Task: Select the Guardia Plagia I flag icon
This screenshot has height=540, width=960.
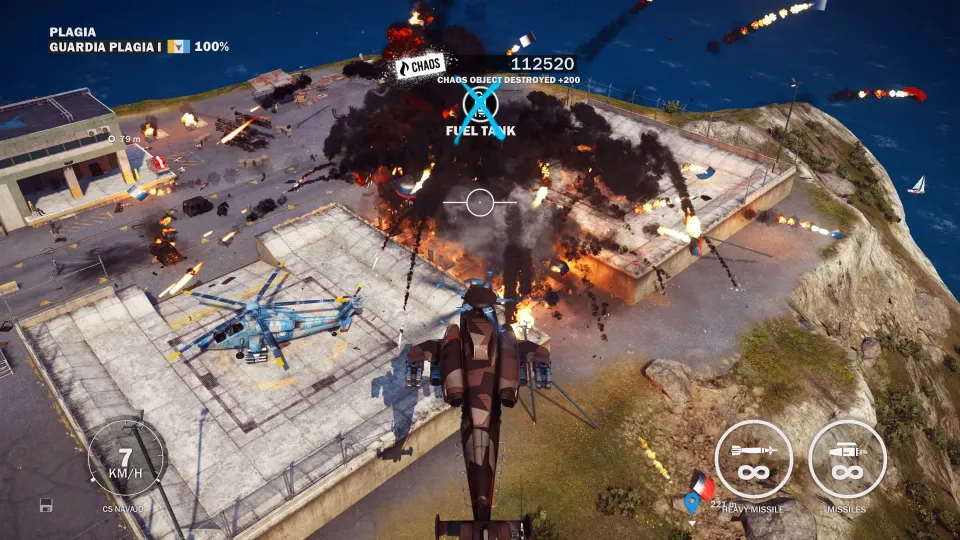Action: point(178,46)
